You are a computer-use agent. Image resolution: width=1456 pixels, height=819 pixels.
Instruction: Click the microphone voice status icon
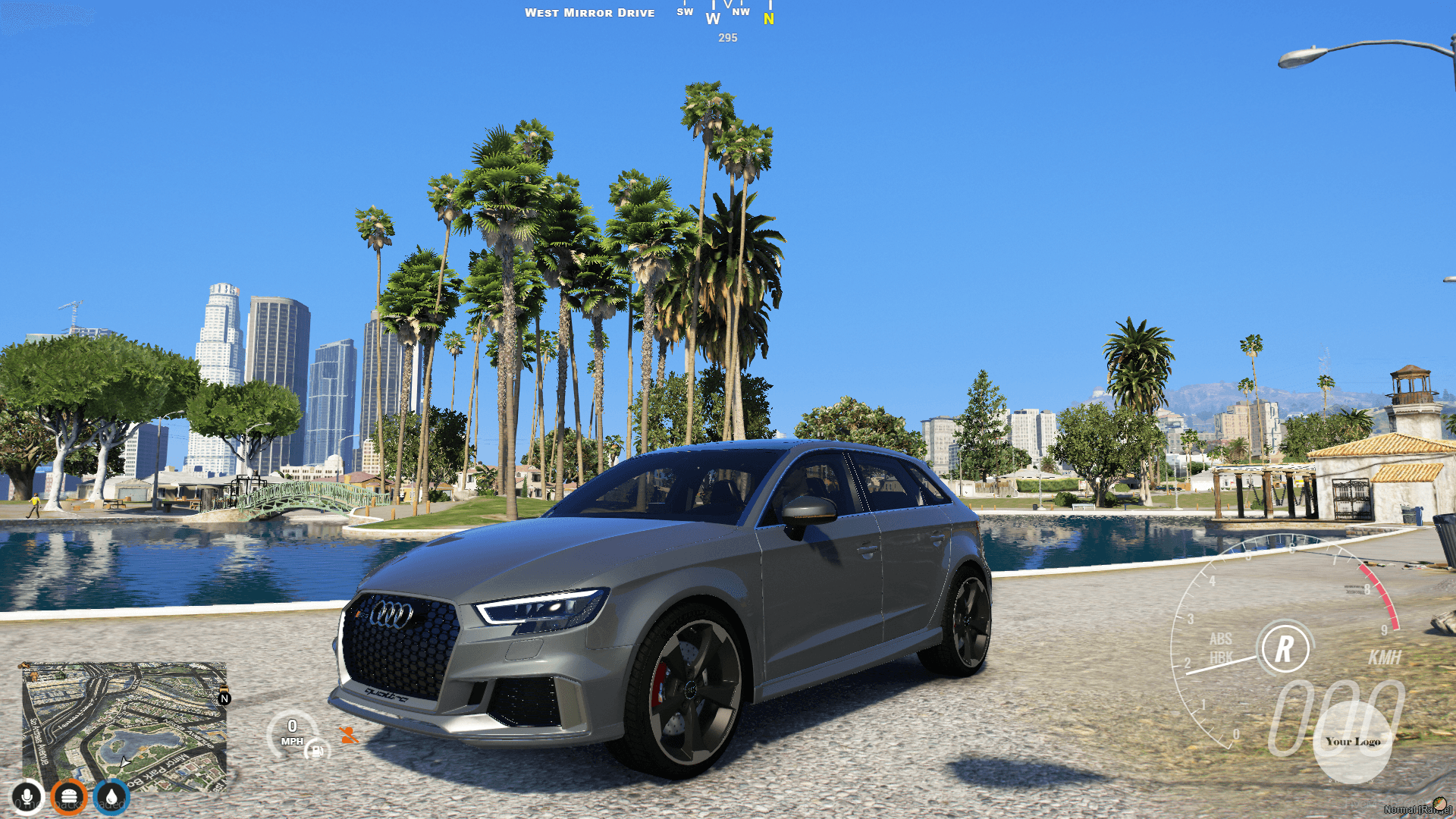[28, 797]
